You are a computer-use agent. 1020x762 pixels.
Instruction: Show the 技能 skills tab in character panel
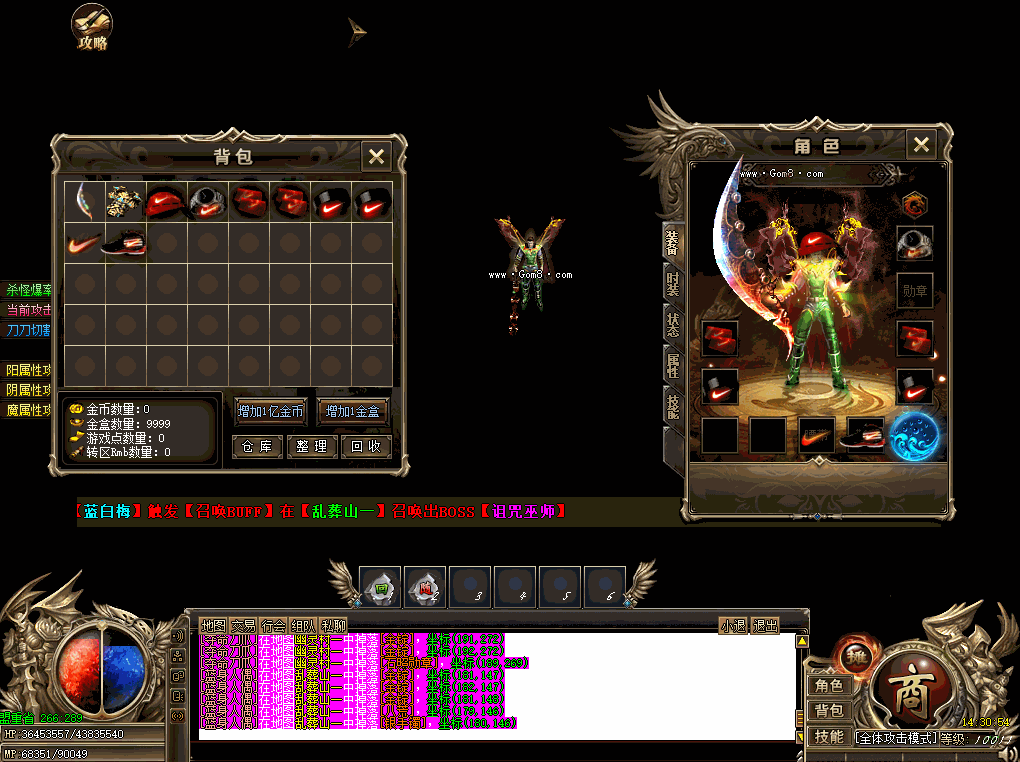click(x=673, y=405)
